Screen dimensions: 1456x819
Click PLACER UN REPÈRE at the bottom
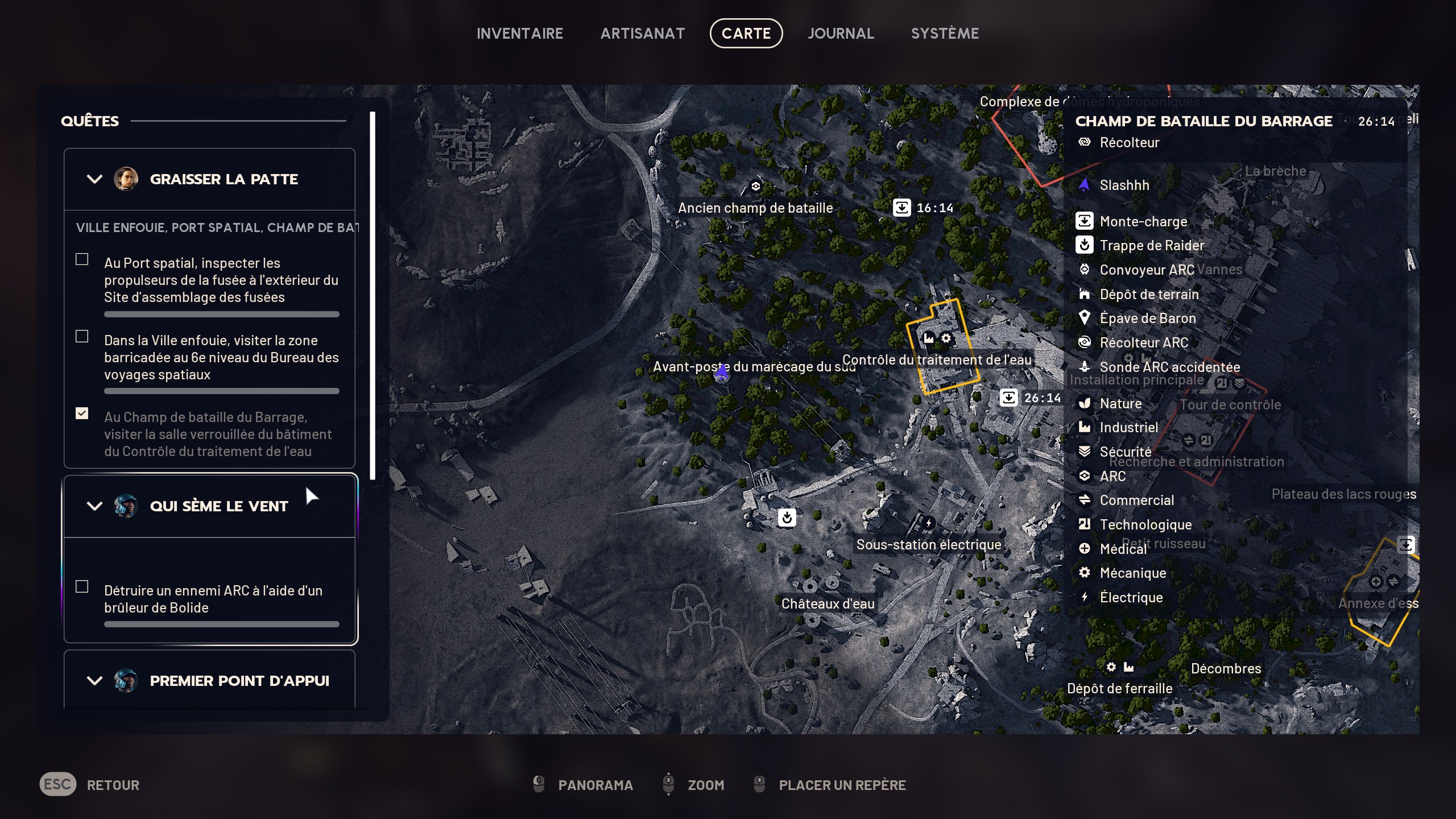click(842, 785)
